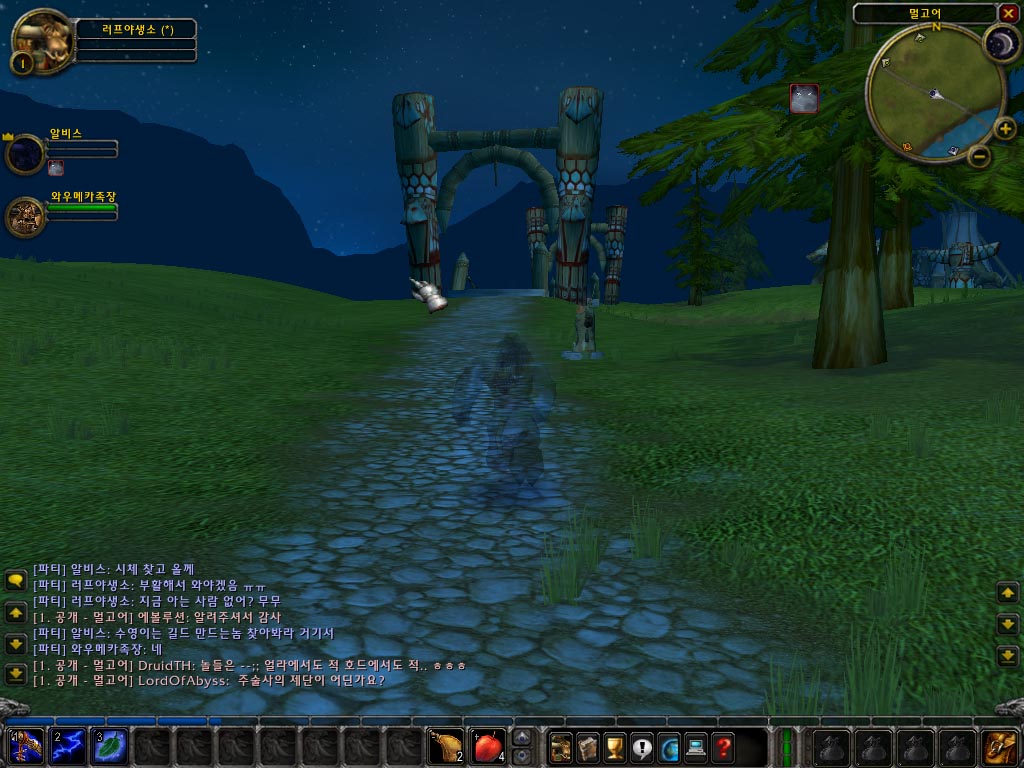Click the moon day-night indicator
Viewport: 1024px width, 768px height.
999,44
